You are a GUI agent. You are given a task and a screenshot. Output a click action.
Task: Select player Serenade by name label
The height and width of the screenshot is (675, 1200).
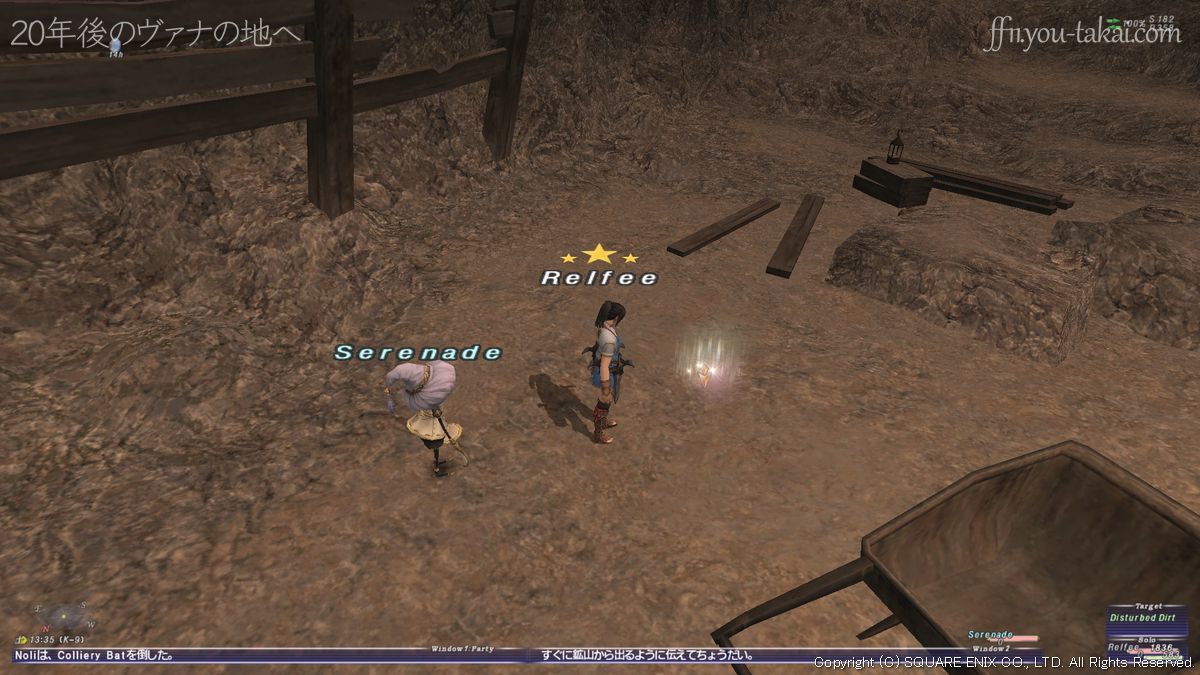(418, 353)
